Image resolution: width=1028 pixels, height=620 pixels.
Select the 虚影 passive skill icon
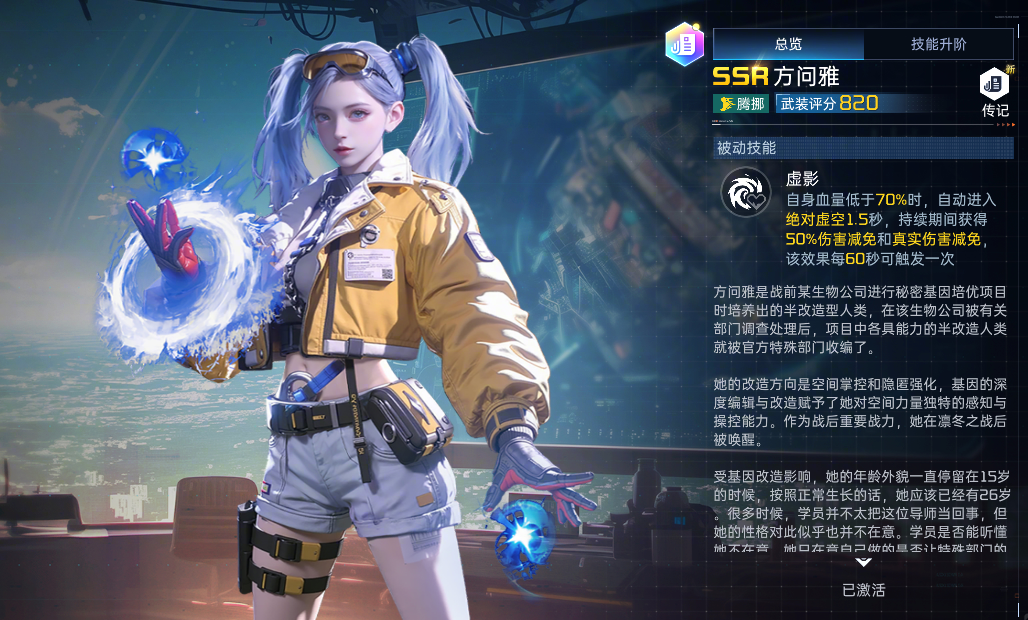pyautogui.click(x=745, y=192)
